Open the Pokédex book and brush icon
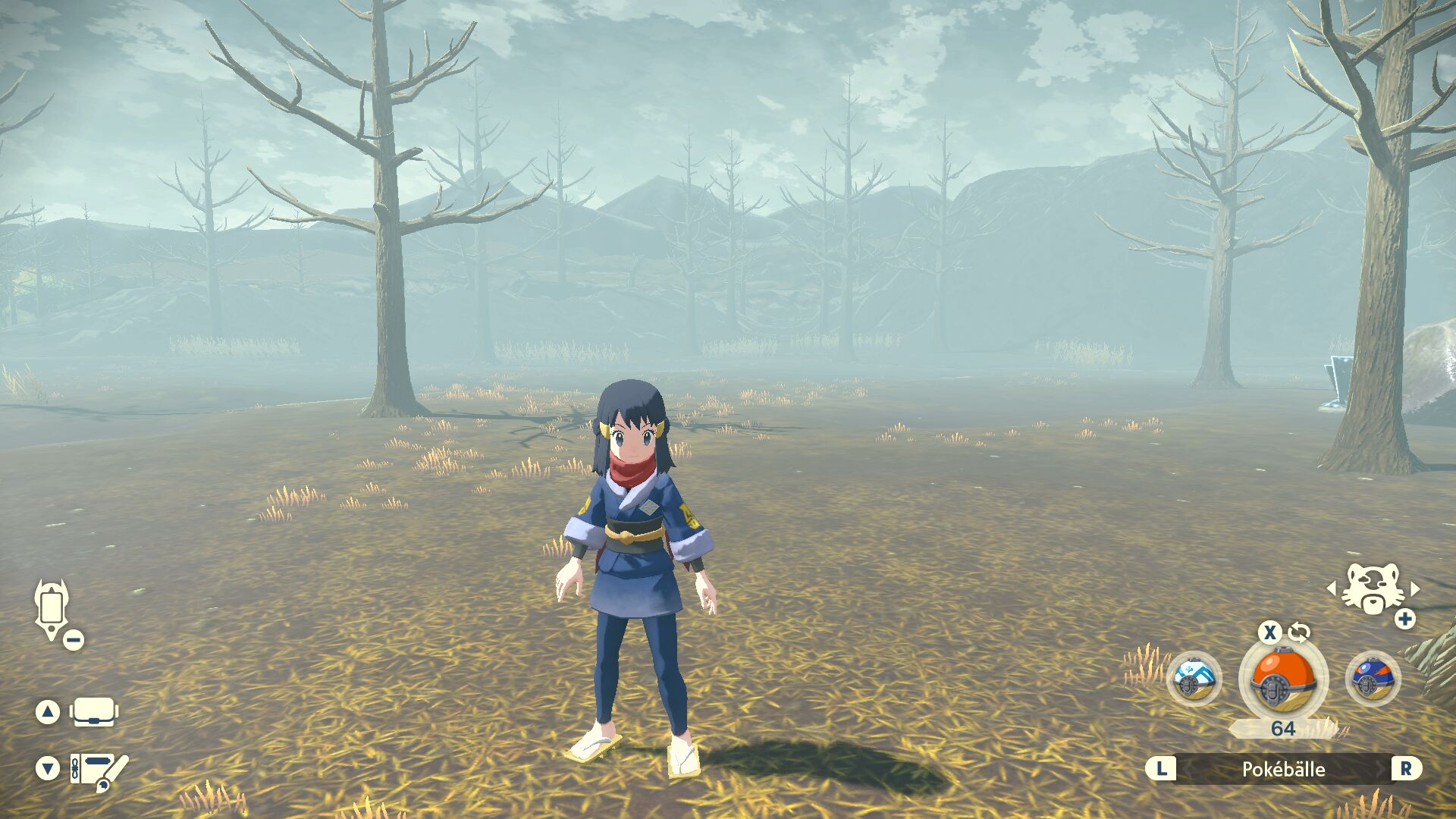Viewport: 1456px width, 819px height. click(x=99, y=769)
